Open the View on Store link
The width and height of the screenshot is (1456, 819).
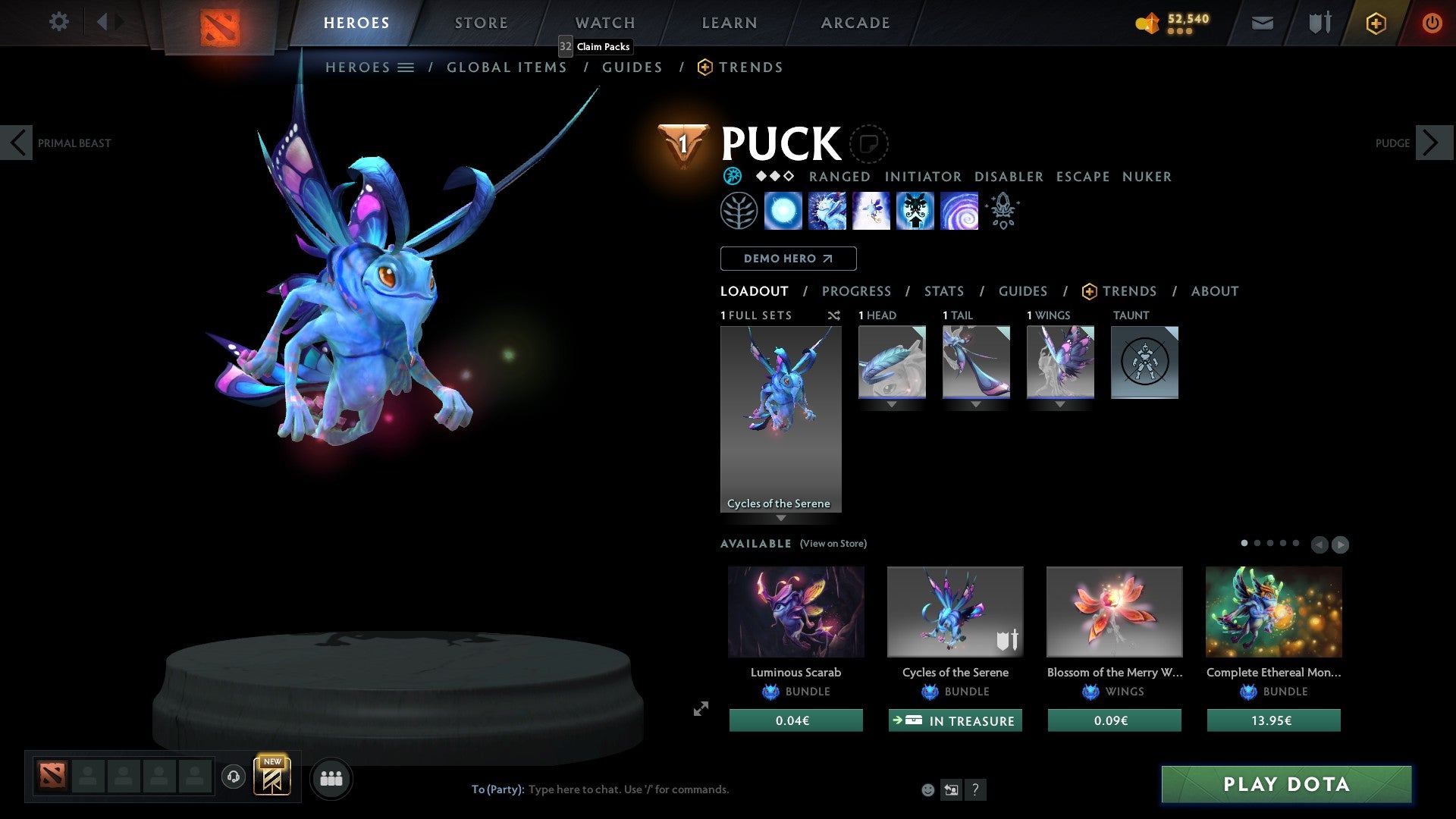pos(833,544)
